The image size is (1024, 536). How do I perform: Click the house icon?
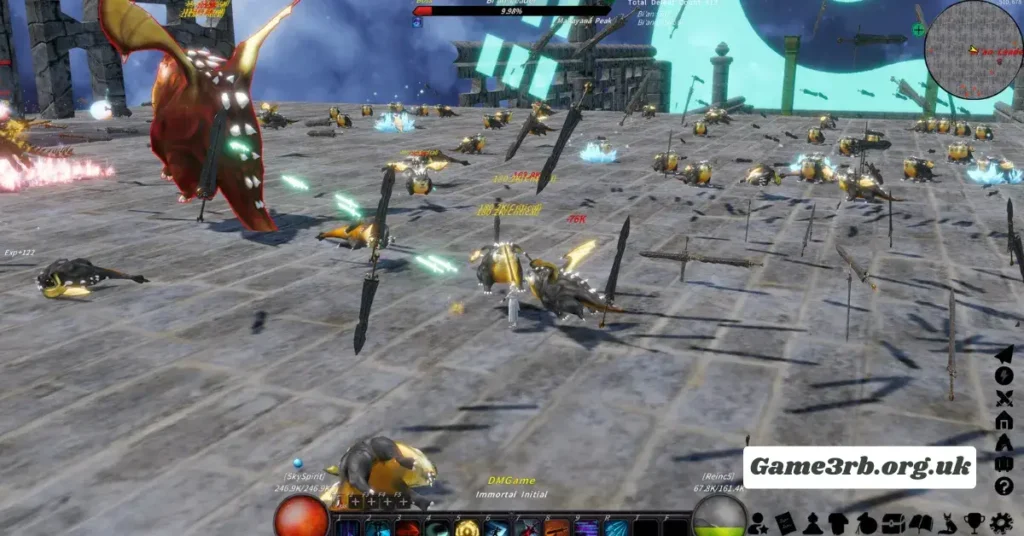[x=1004, y=420]
